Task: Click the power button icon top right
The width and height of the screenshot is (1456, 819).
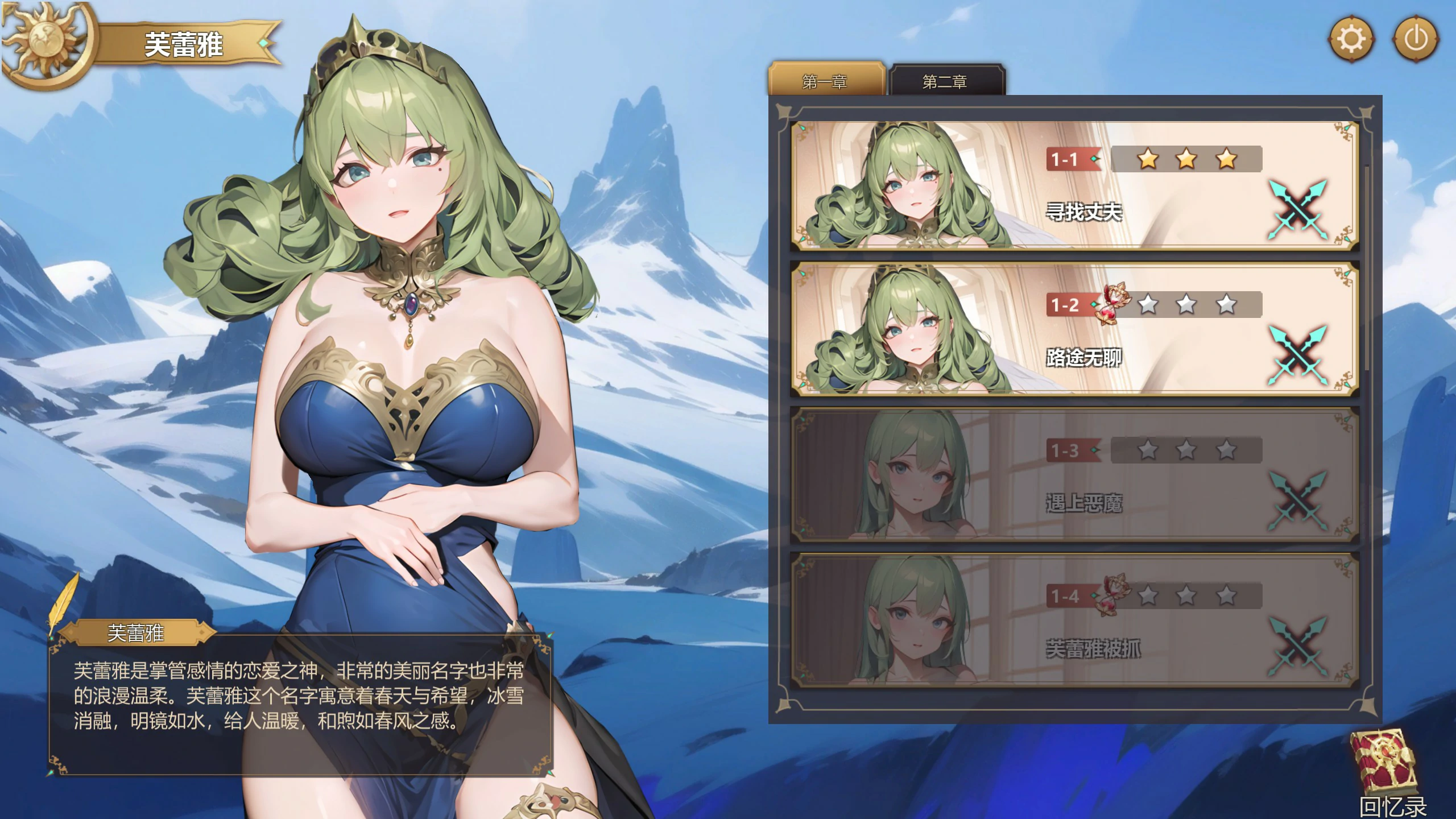Action: coord(1416,39)
